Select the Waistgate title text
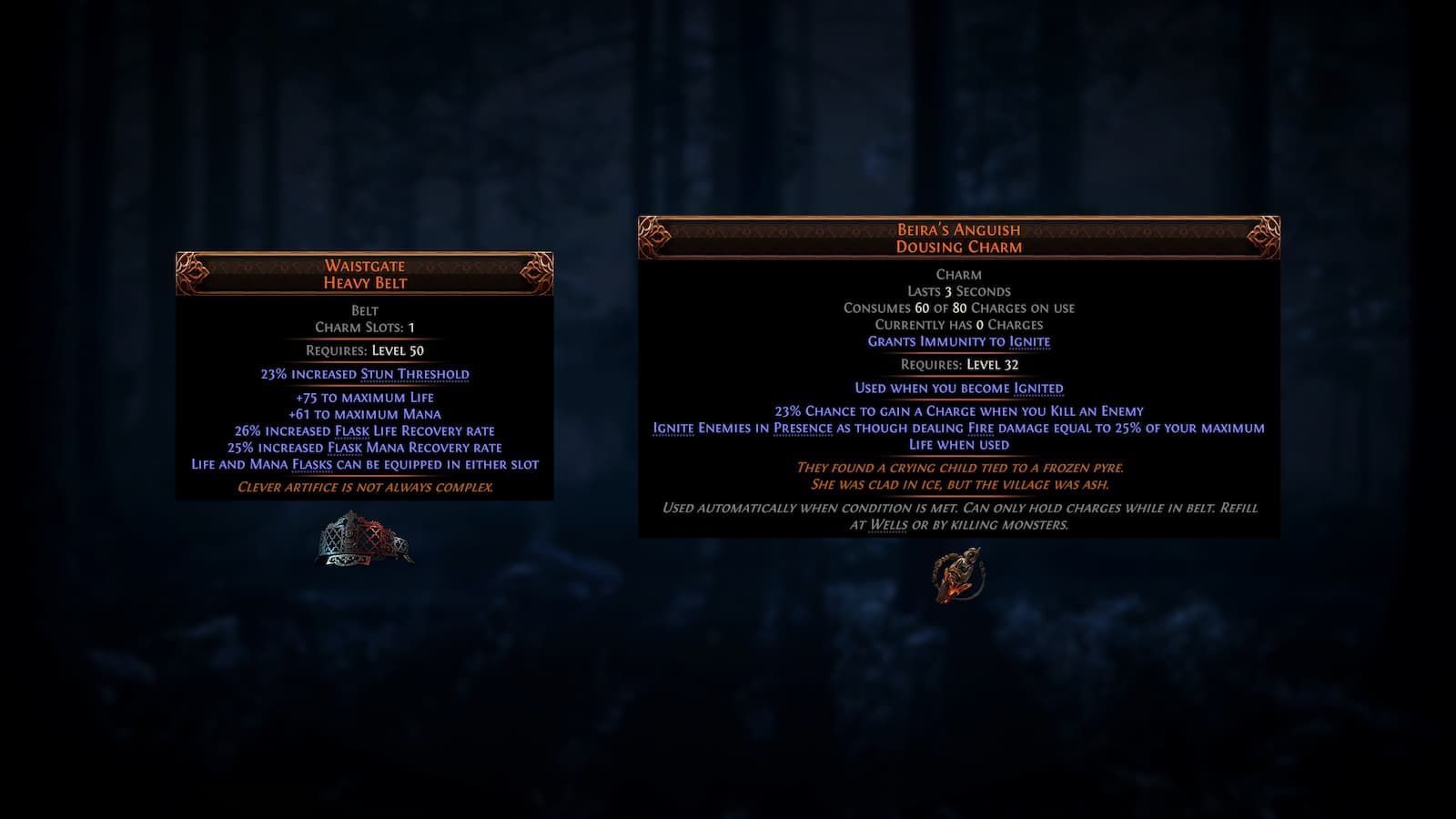The image size is (1456, 819). coord(363,267)
